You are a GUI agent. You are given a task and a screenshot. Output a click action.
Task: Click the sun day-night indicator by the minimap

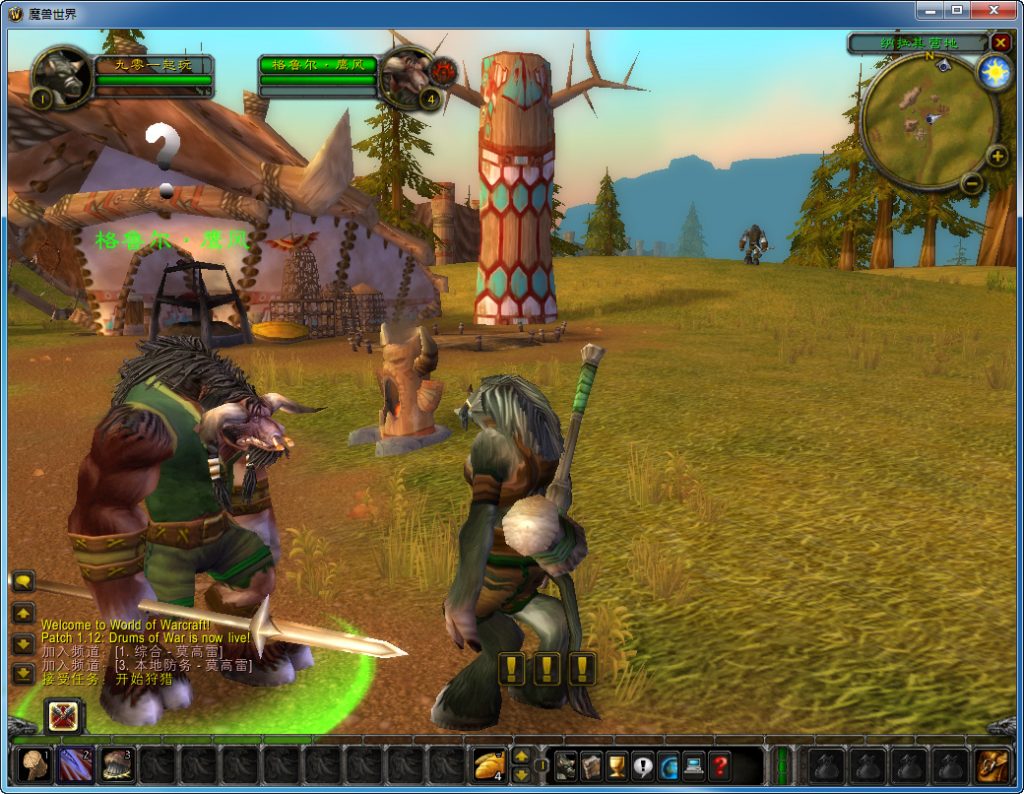(994, 73)
